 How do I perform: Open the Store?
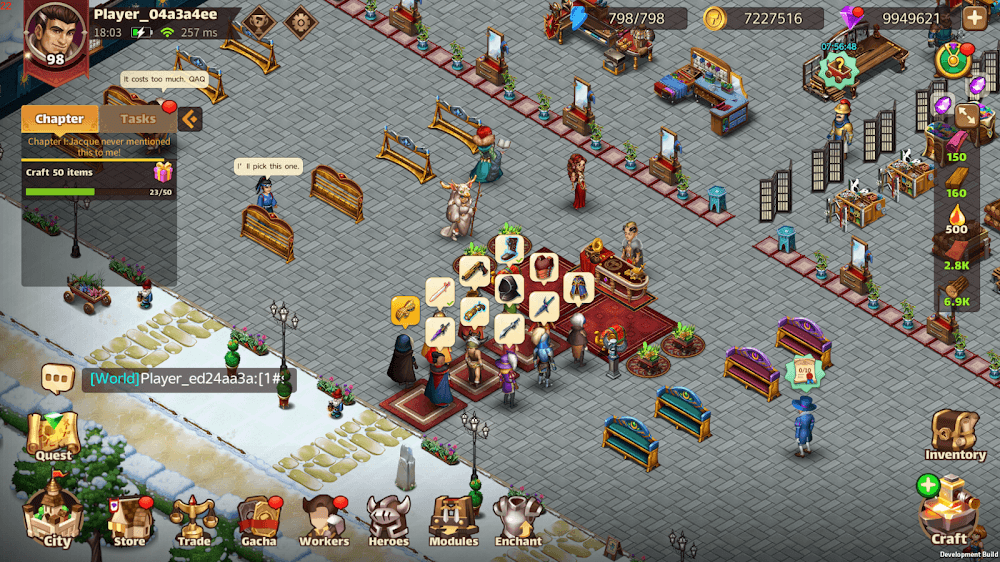click(x=130, y=520)
